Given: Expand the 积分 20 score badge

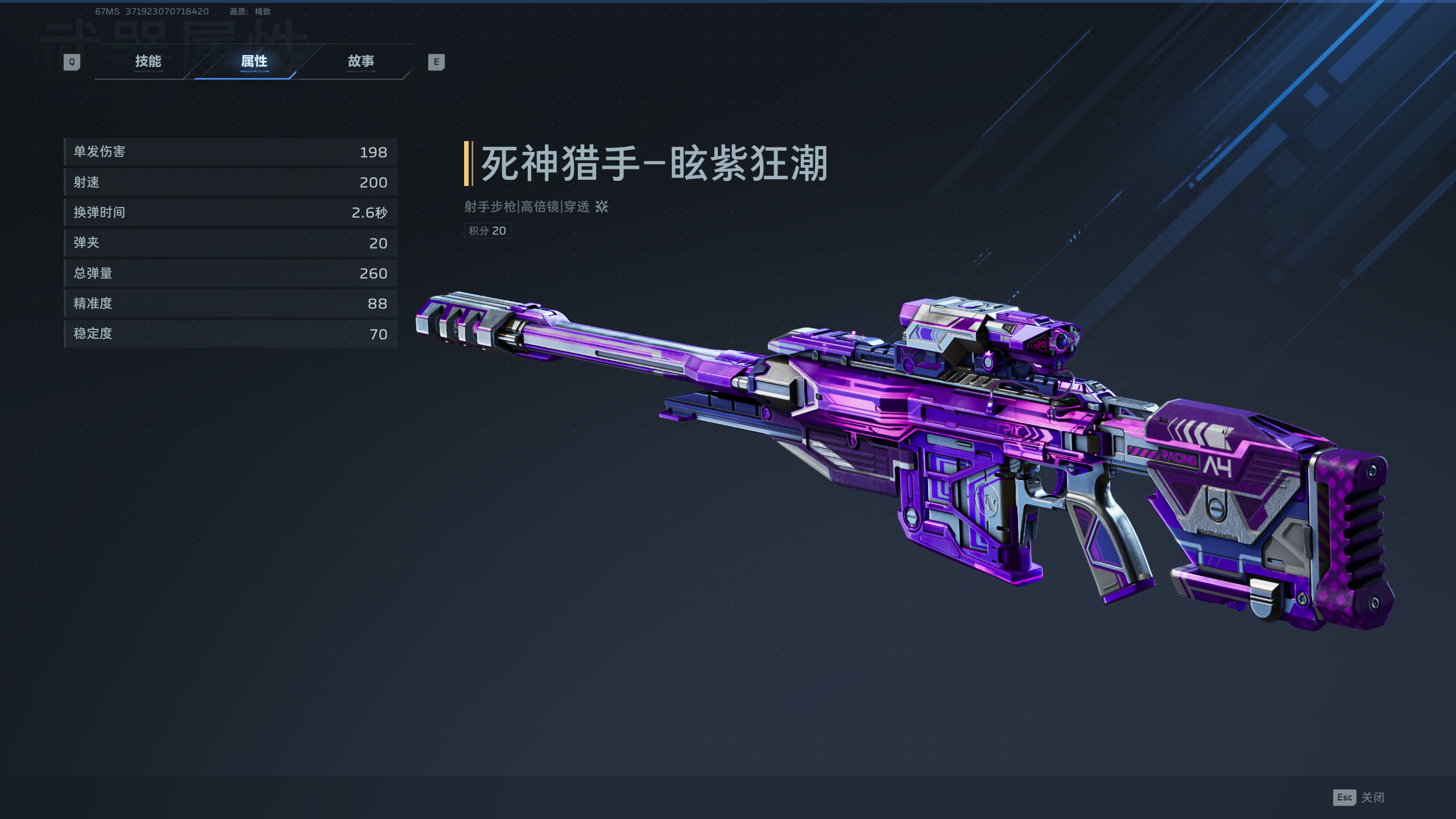Looking at the screenshot, I should pyautogui.click(x=487, y=231).
